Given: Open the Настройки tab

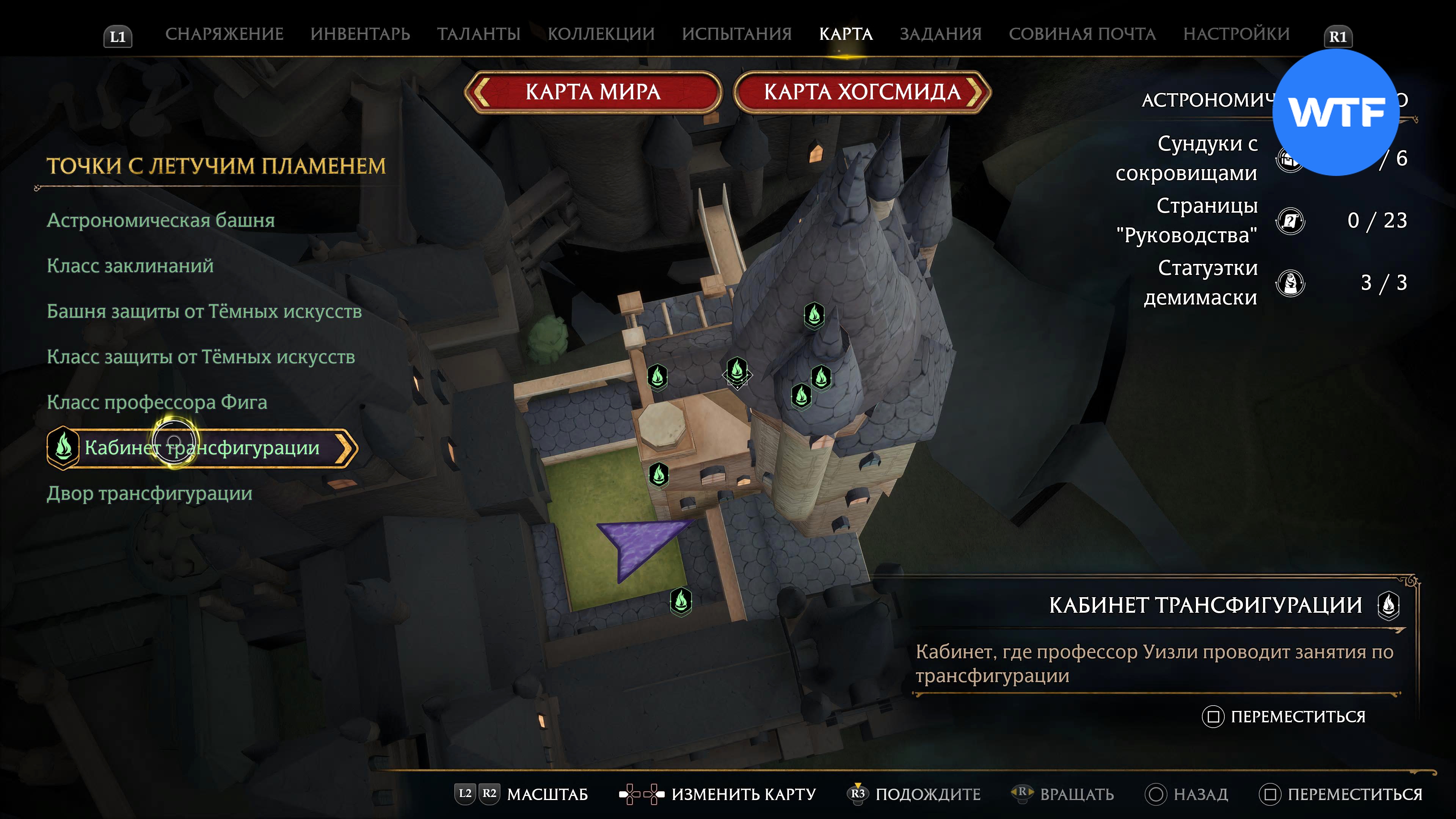Looking at the screenshot, I should (1236, 34).
